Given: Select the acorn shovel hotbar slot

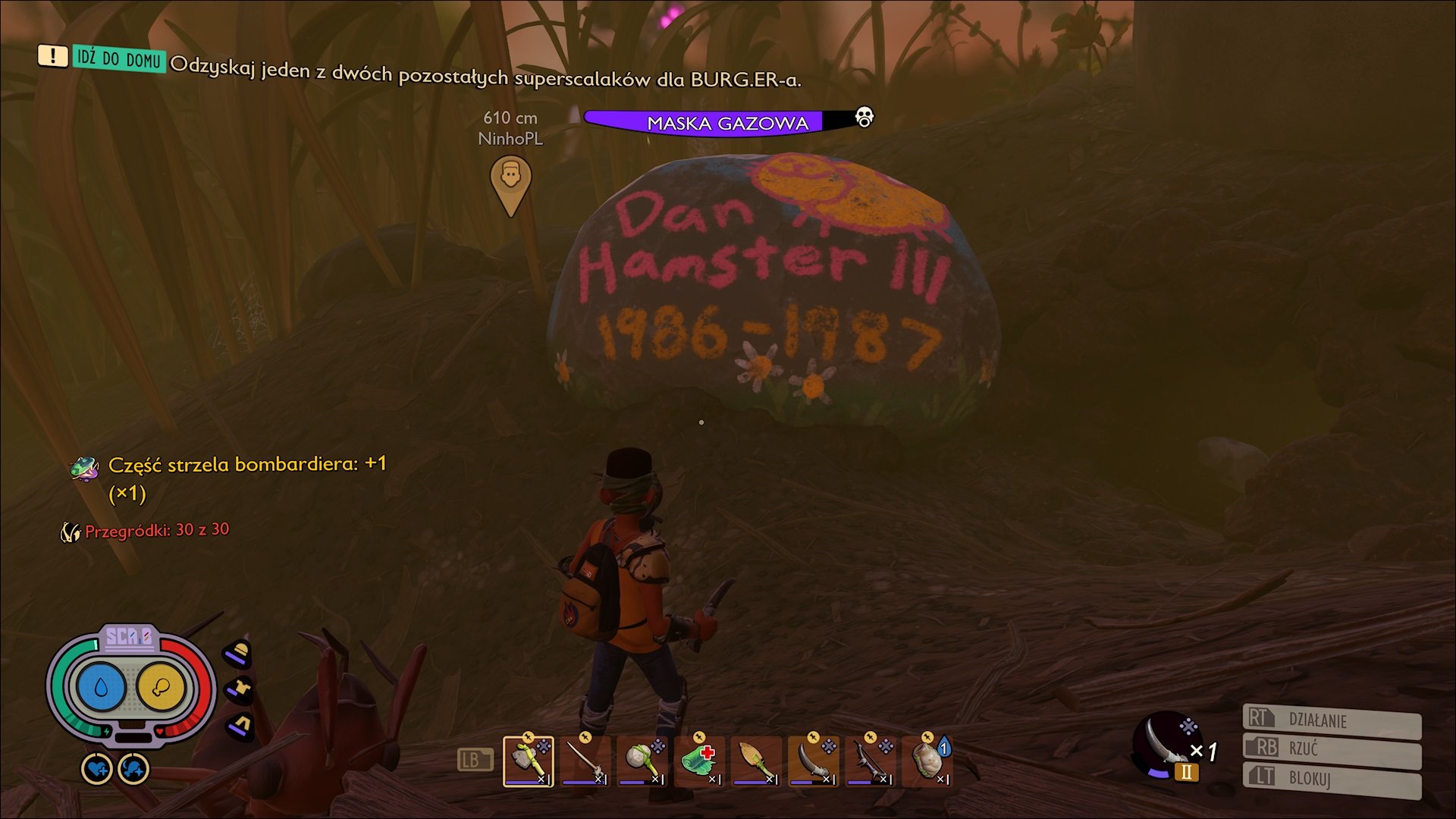Looking at the screenshot, I should (x=755, y=761).
